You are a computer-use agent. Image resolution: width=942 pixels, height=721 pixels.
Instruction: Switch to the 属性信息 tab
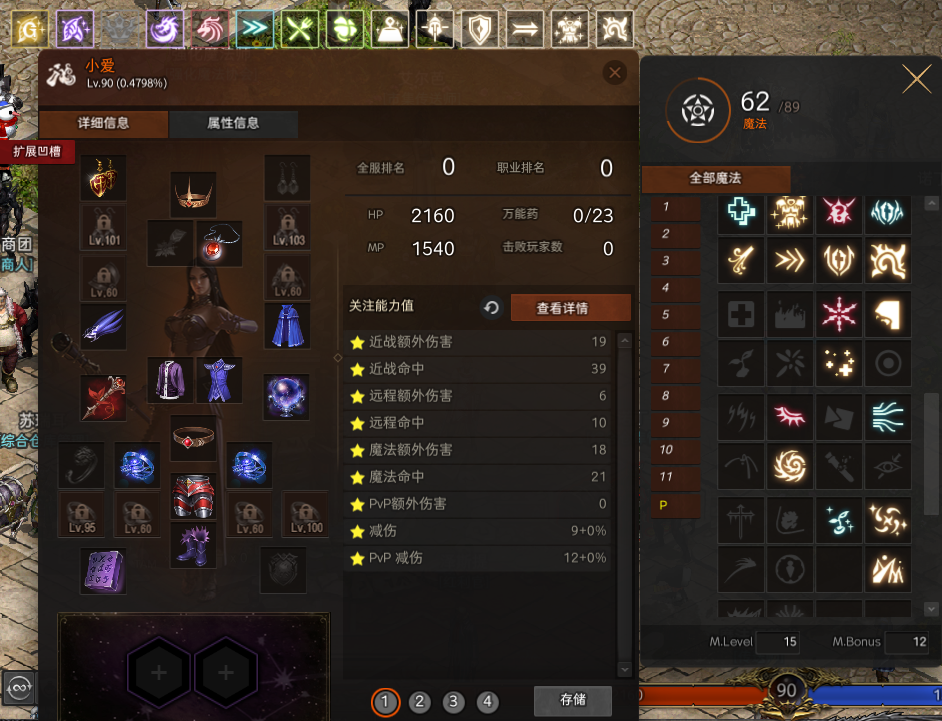pos(233,124)
